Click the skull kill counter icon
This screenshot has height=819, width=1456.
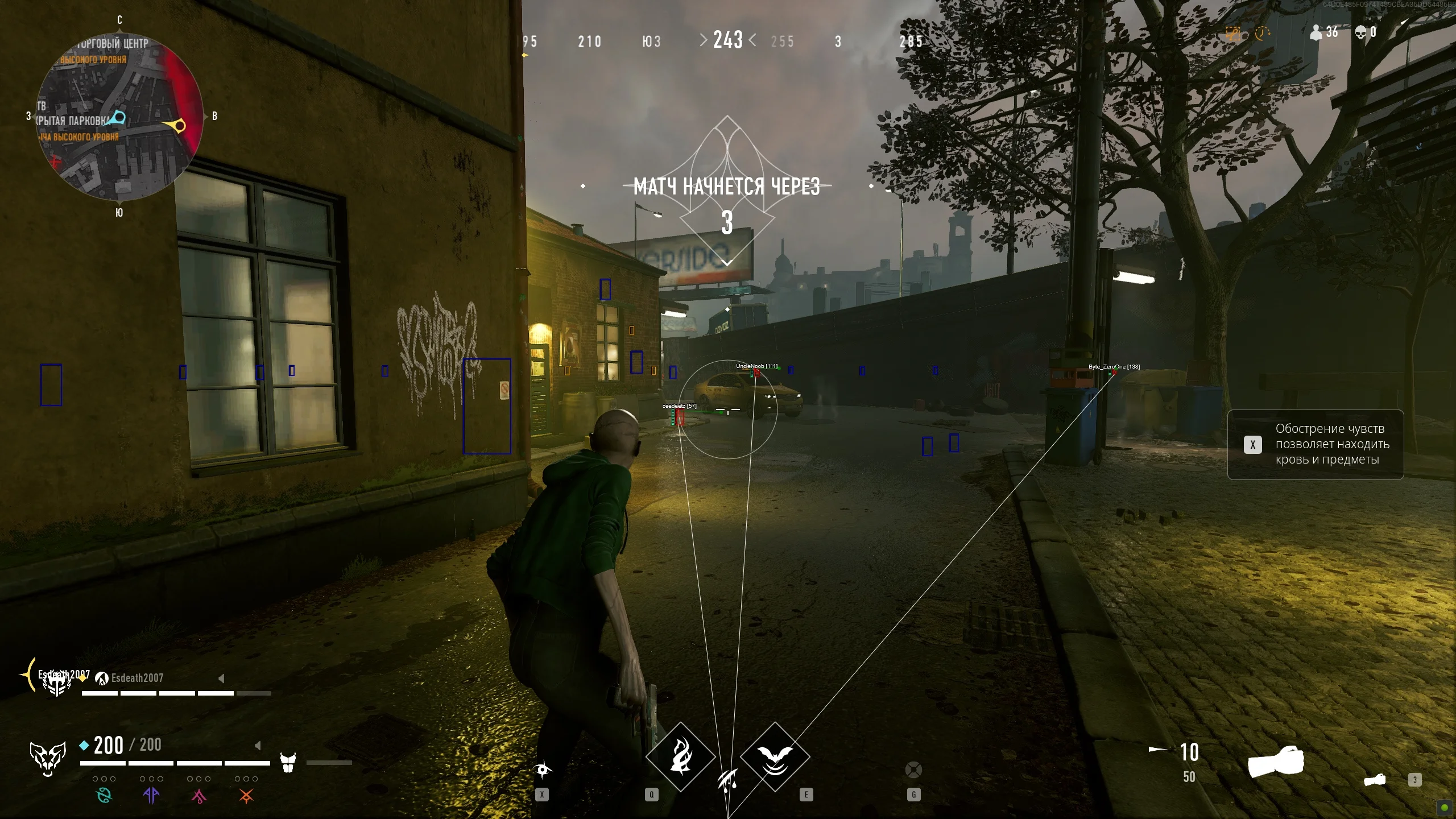pyautogui.click(x=1360, y=32)
